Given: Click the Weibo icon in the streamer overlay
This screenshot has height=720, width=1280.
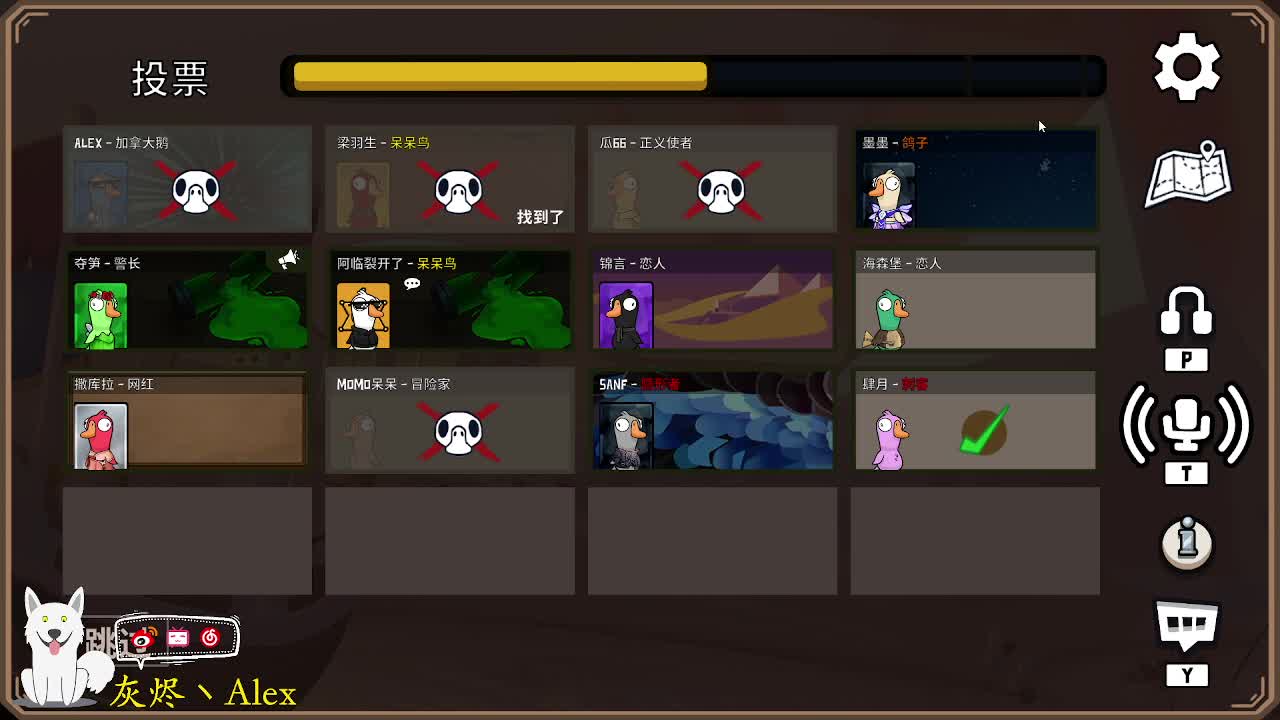Looking at the screenshot, I should 142,637.
